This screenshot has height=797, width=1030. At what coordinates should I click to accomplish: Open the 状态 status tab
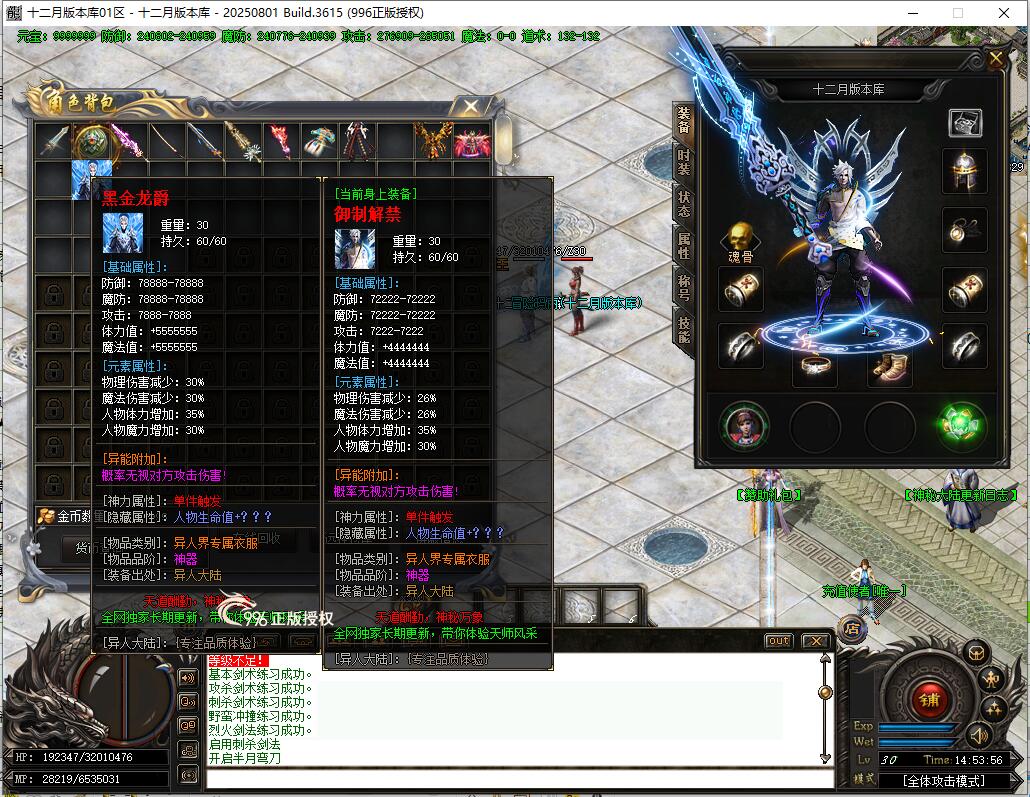(x=684, y=204)
